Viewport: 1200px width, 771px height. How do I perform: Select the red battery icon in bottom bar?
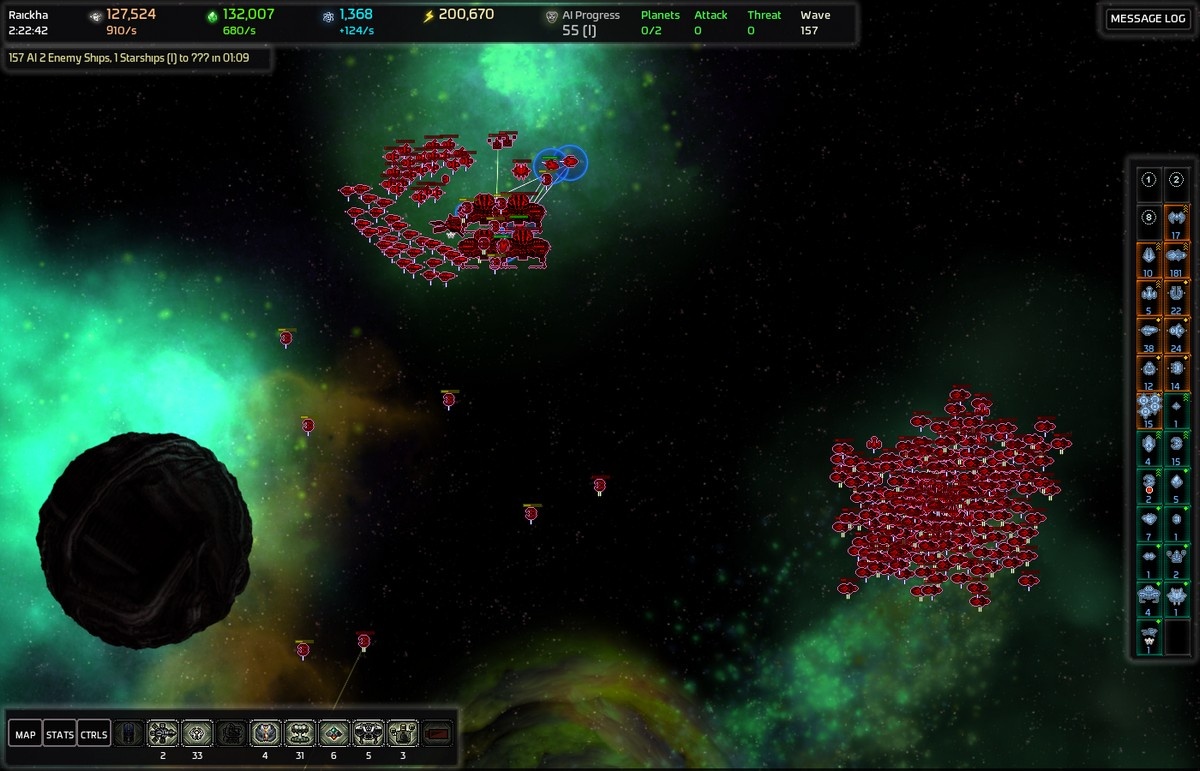pyautogui.click(x=437, y=734)
